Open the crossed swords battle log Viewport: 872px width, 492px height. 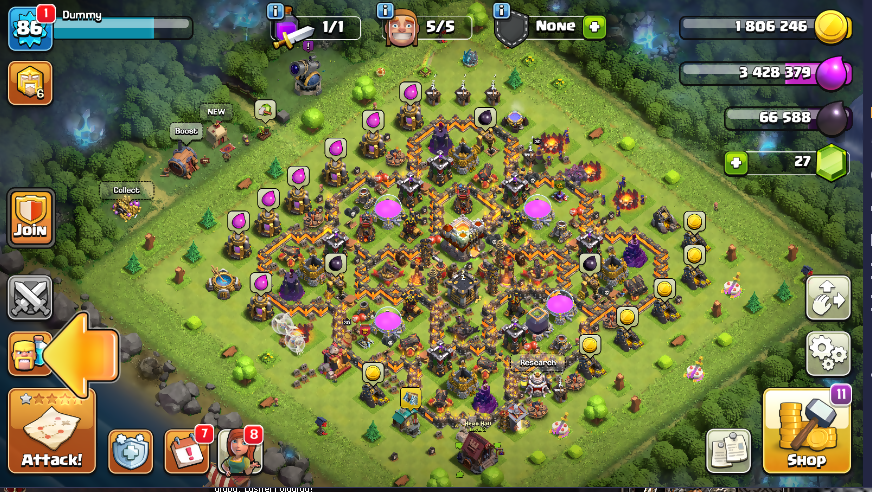coord(29,298)
